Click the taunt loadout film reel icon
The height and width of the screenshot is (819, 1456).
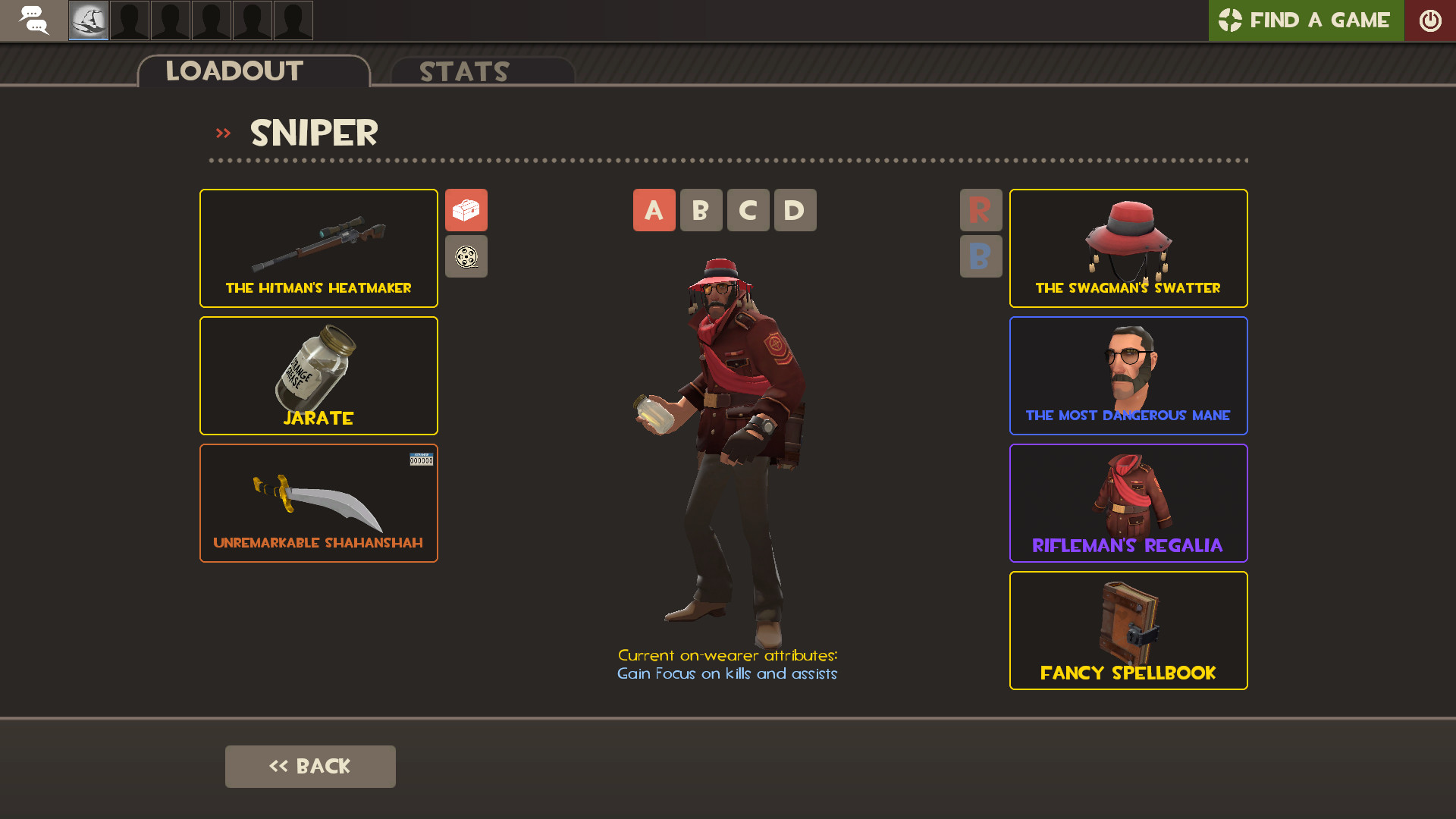pyautogui.click(x=466, y=256)
